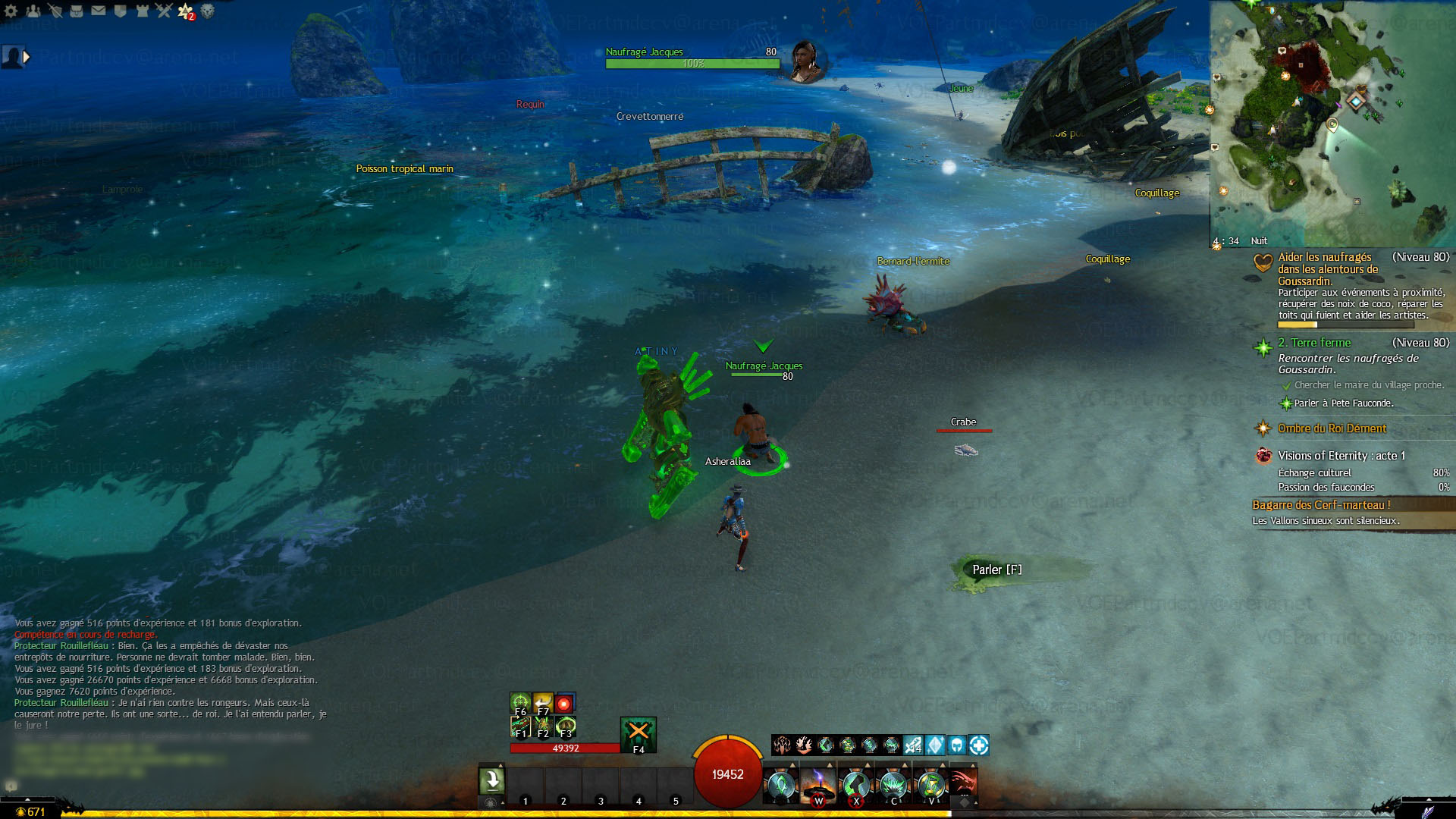The height and width of the screenshot is (819, 1456).
Task: Open the guild shield icon
Action: 120,11
